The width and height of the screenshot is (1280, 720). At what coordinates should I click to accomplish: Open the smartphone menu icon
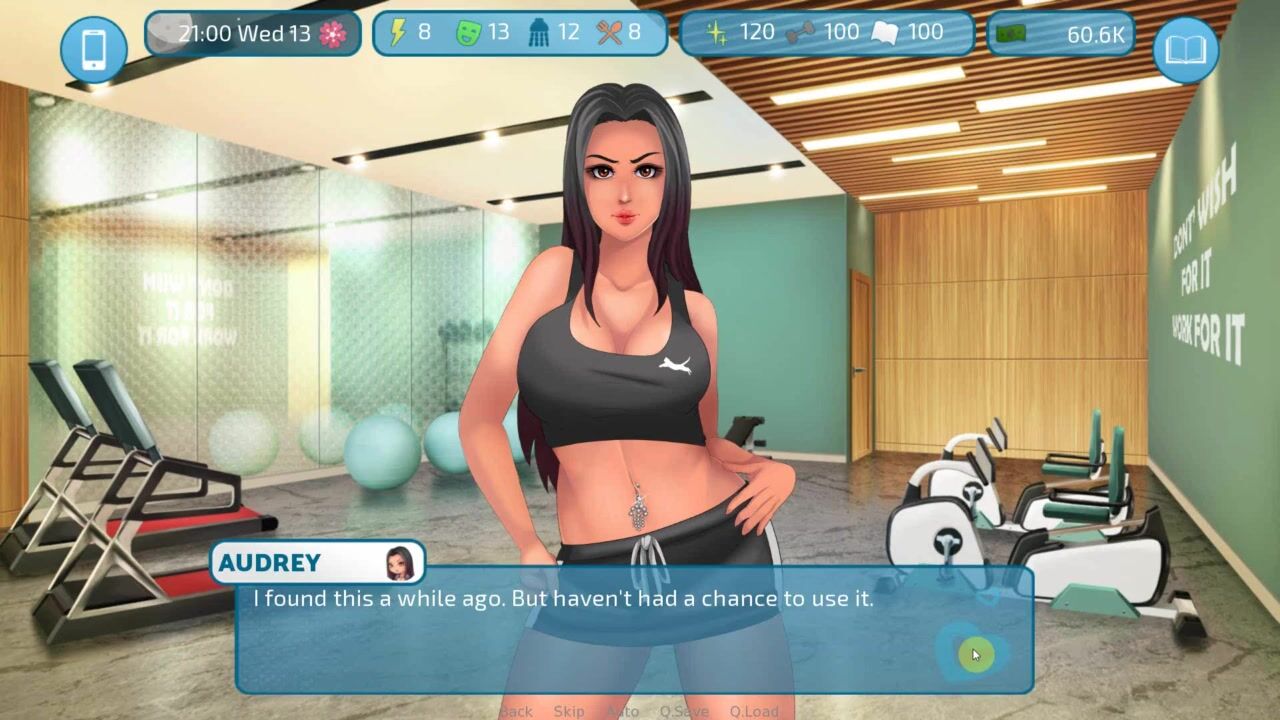(94, 50)
